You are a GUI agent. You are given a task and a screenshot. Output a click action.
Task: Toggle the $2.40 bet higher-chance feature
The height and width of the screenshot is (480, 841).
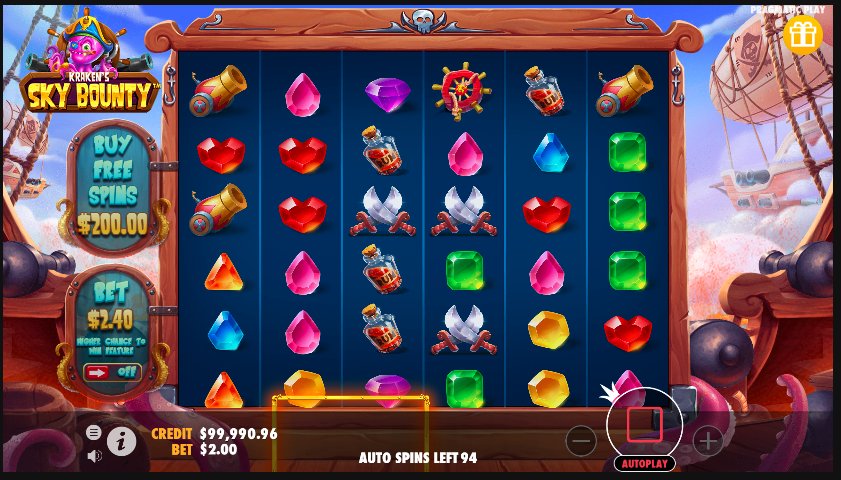point(112,372)
